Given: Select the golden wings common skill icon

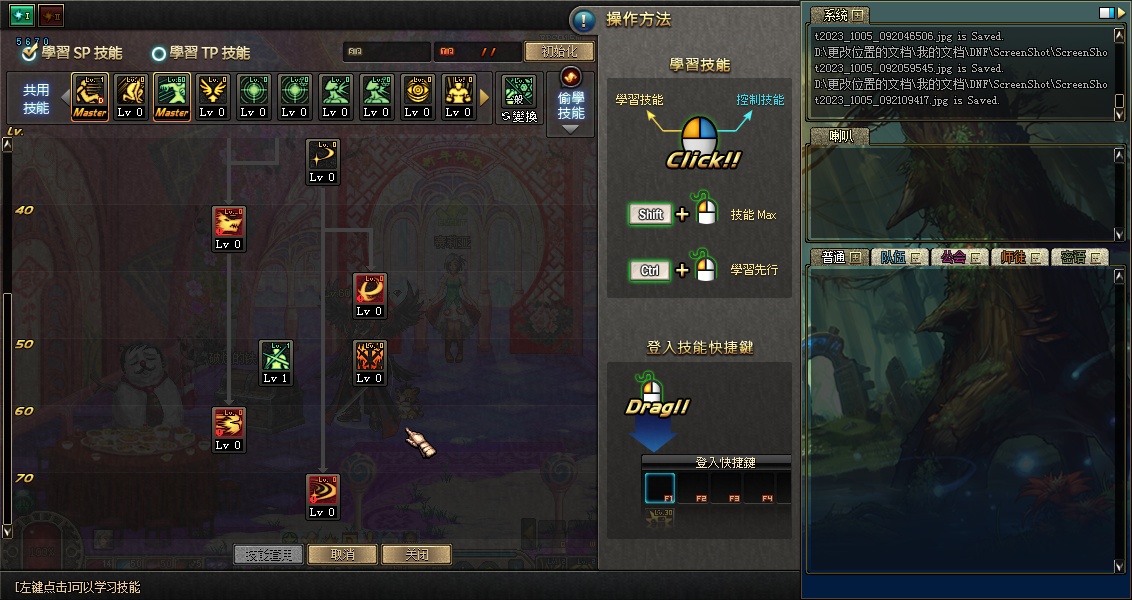Looking at the screenshot, I should [x=213, y=97].
